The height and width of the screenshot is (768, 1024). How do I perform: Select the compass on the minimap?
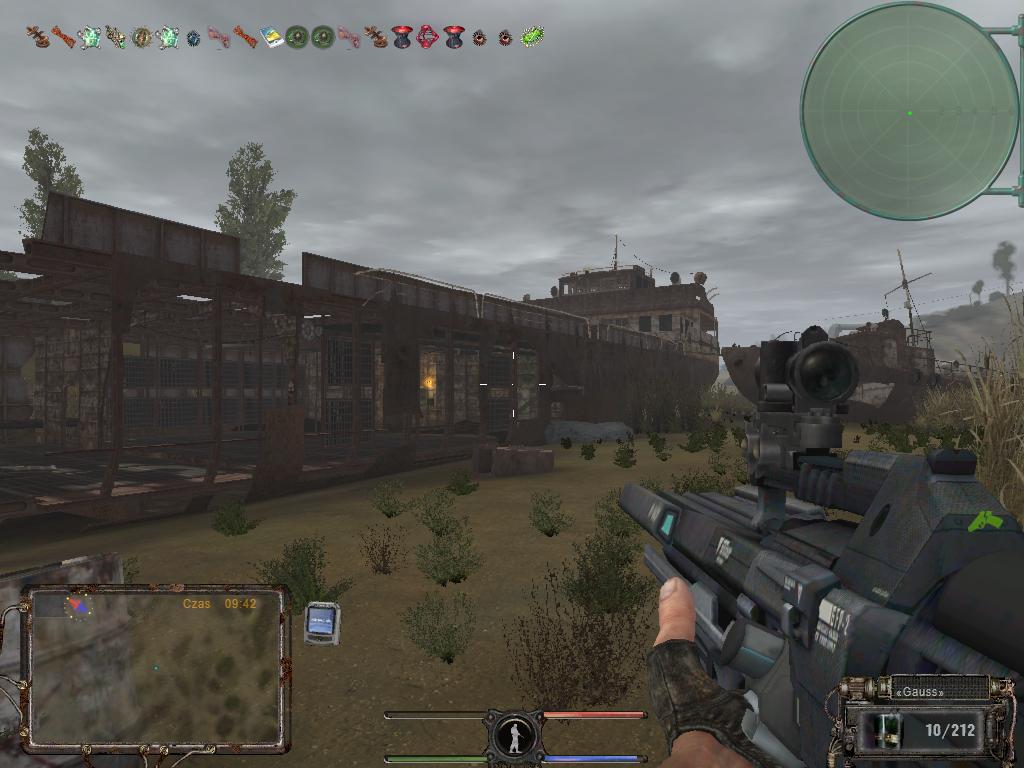click(77, 604)
